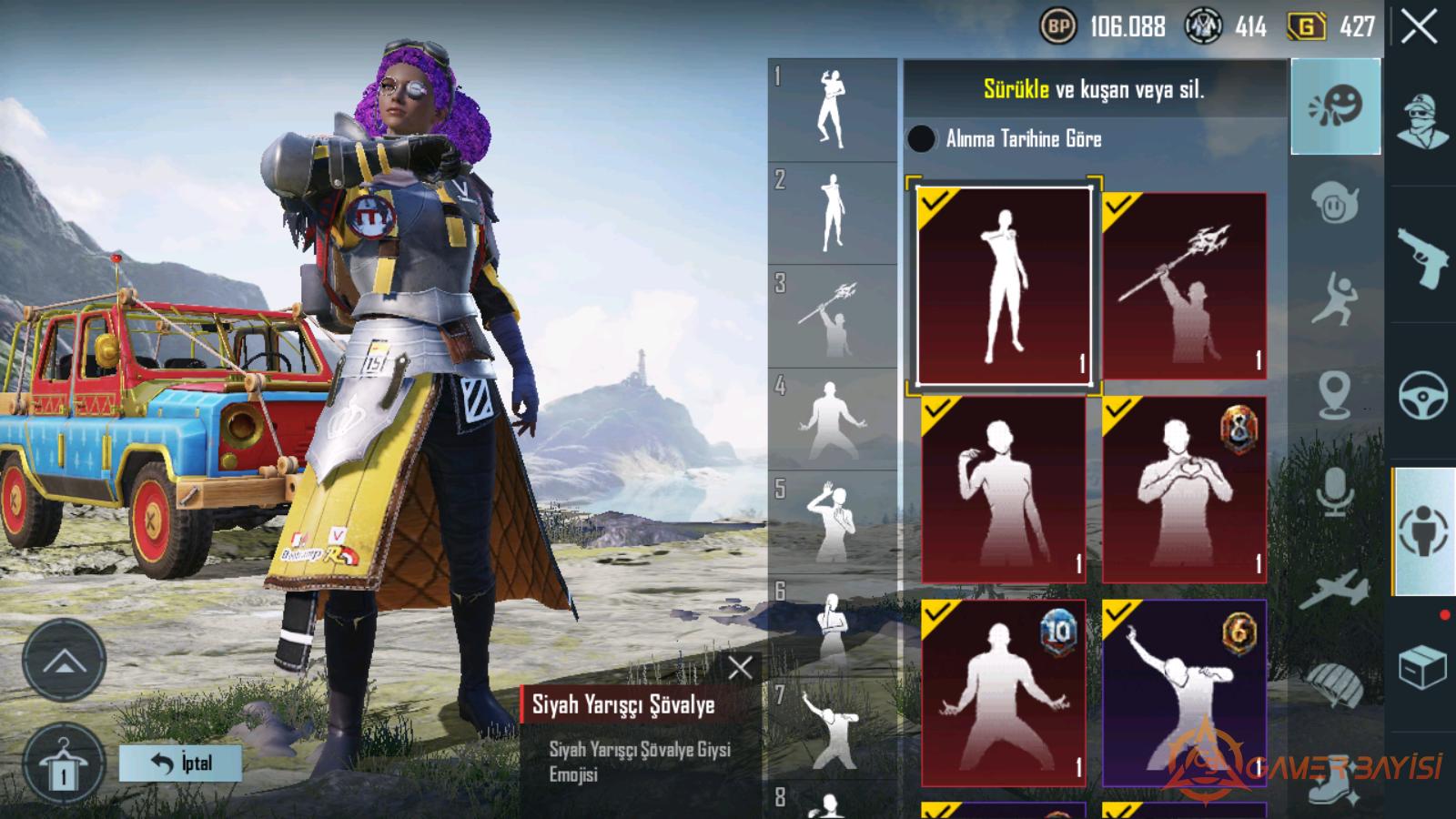Select equipped emote slot 1

[832, 111]
